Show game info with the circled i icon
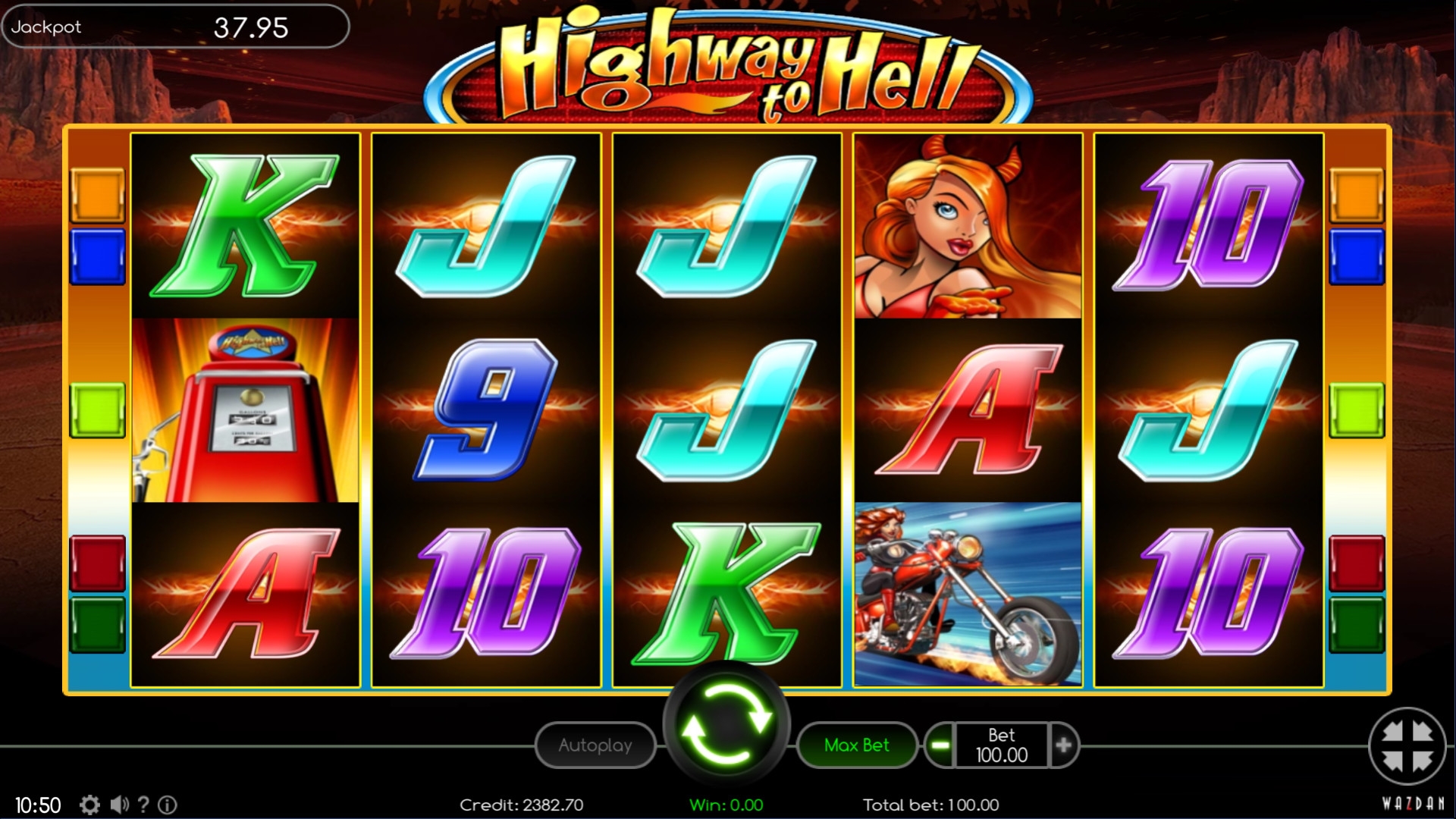Screen dimensions: 1456x819 [168, 805]
